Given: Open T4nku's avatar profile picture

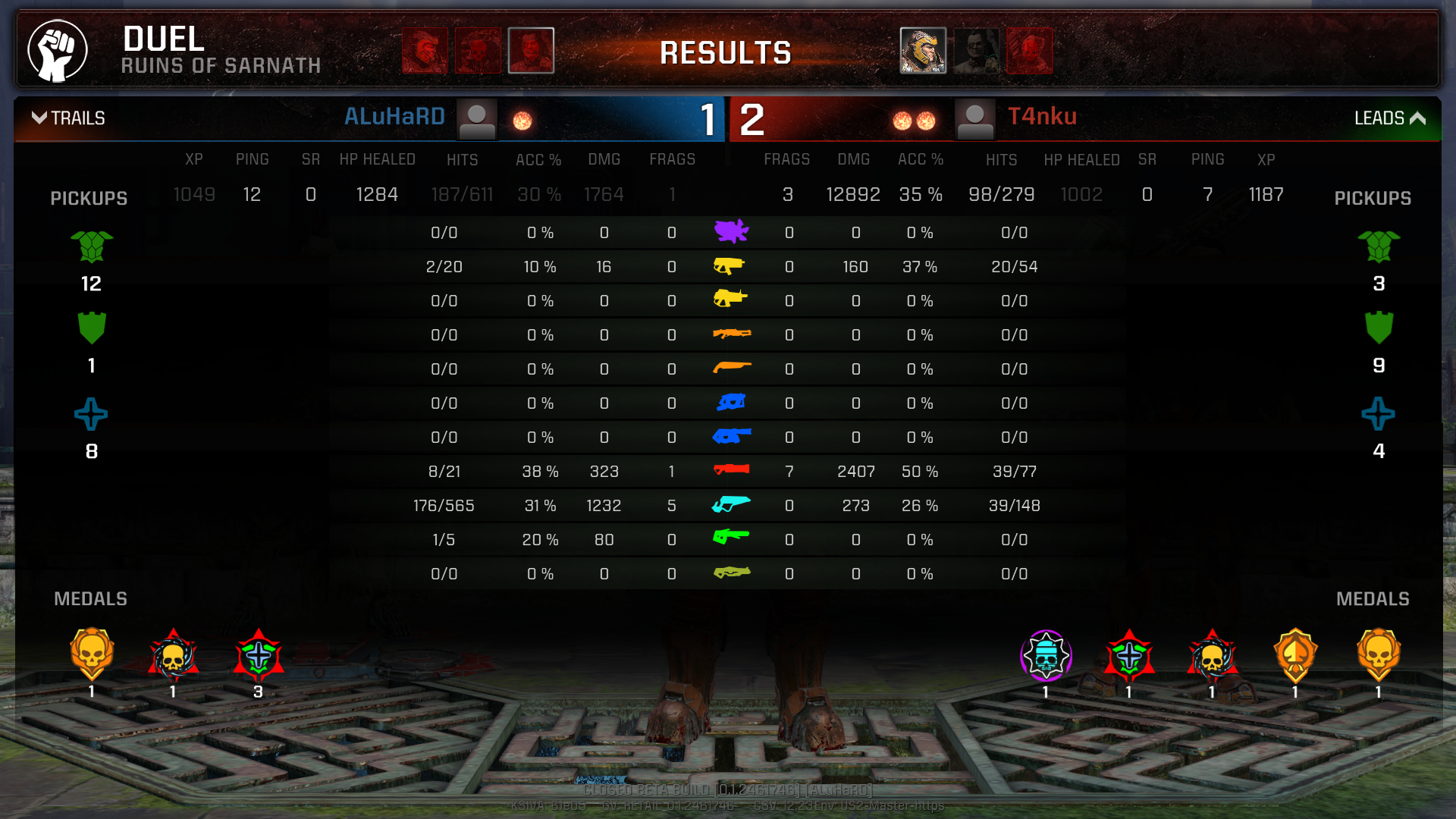Looking at the screenshot, I should [x=974, y=120].
